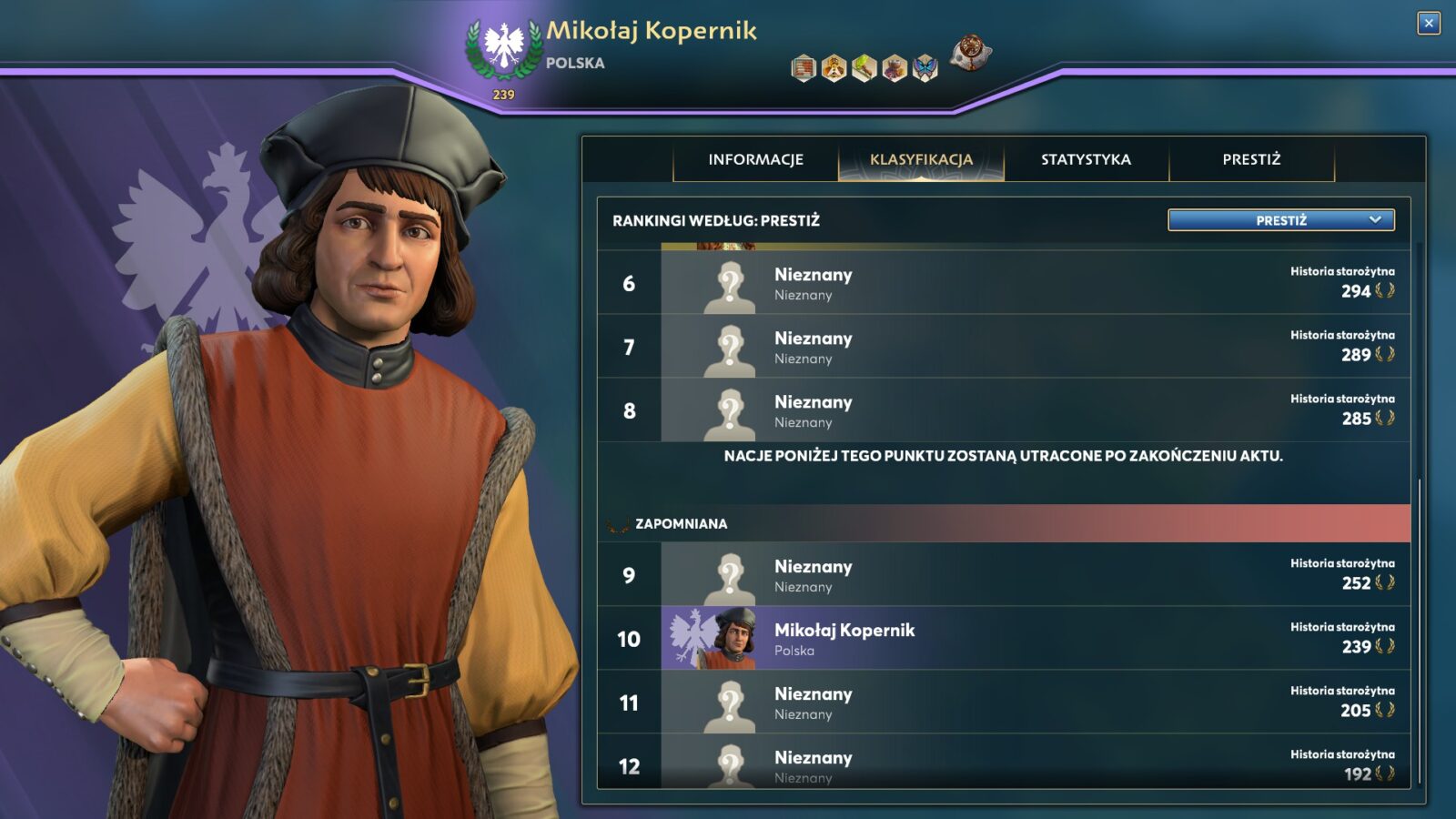Image resolution: width=1456 pixels, height=819 pixels.
Task: Choose the rank 7 unknown leader row
Action: point(1003,347)
